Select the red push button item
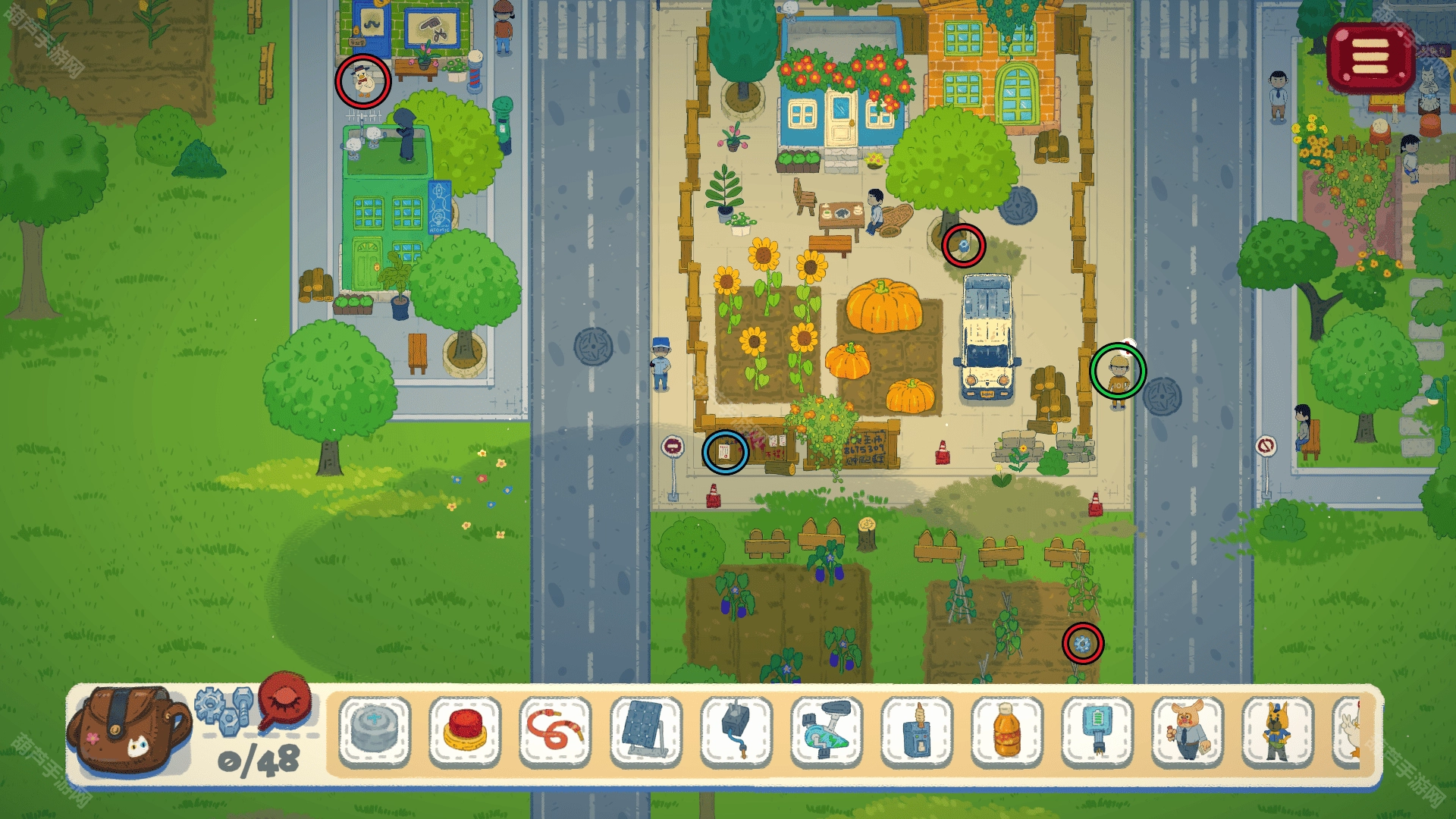The width and height of the screenshot is (1456, 819). pos(465,730)
